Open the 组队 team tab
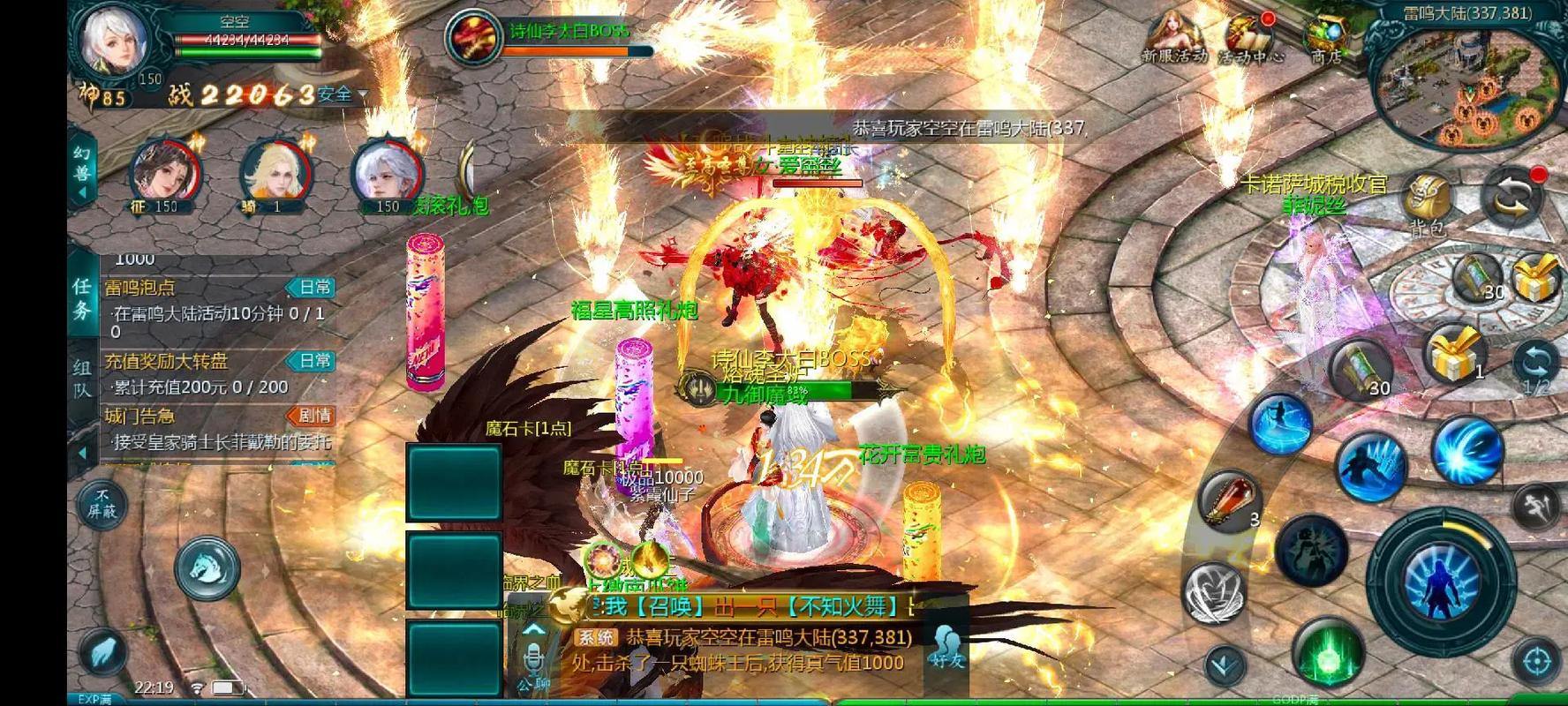The image size is (1568, 706). [x=82, y=375]
